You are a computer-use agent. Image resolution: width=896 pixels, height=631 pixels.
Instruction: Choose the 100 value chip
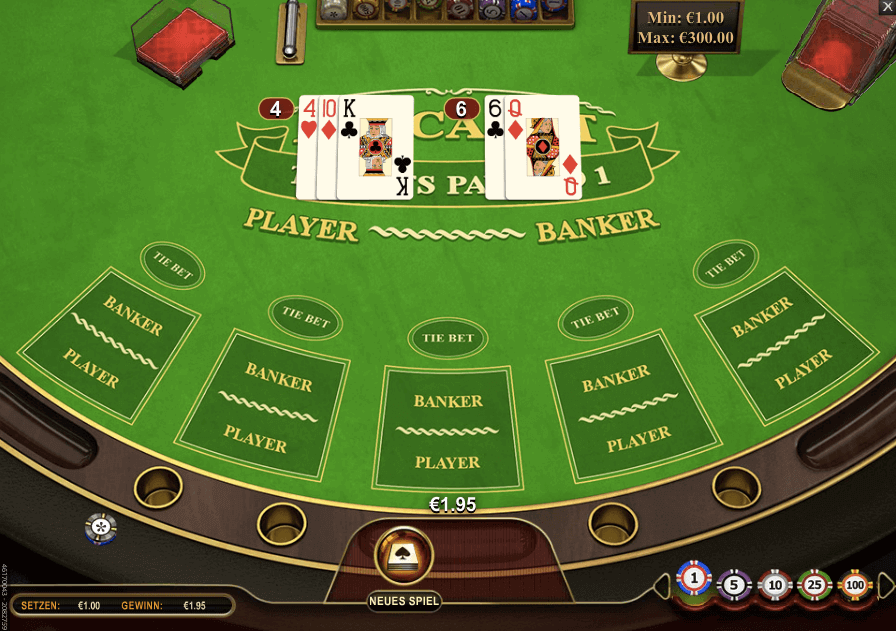pos(855,584)
